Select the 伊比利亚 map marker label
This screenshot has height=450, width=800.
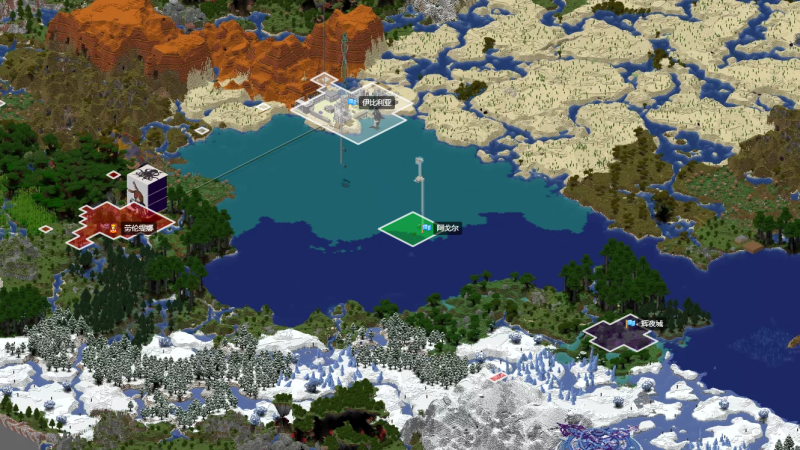pyautogui.click(x=376, y=102)
